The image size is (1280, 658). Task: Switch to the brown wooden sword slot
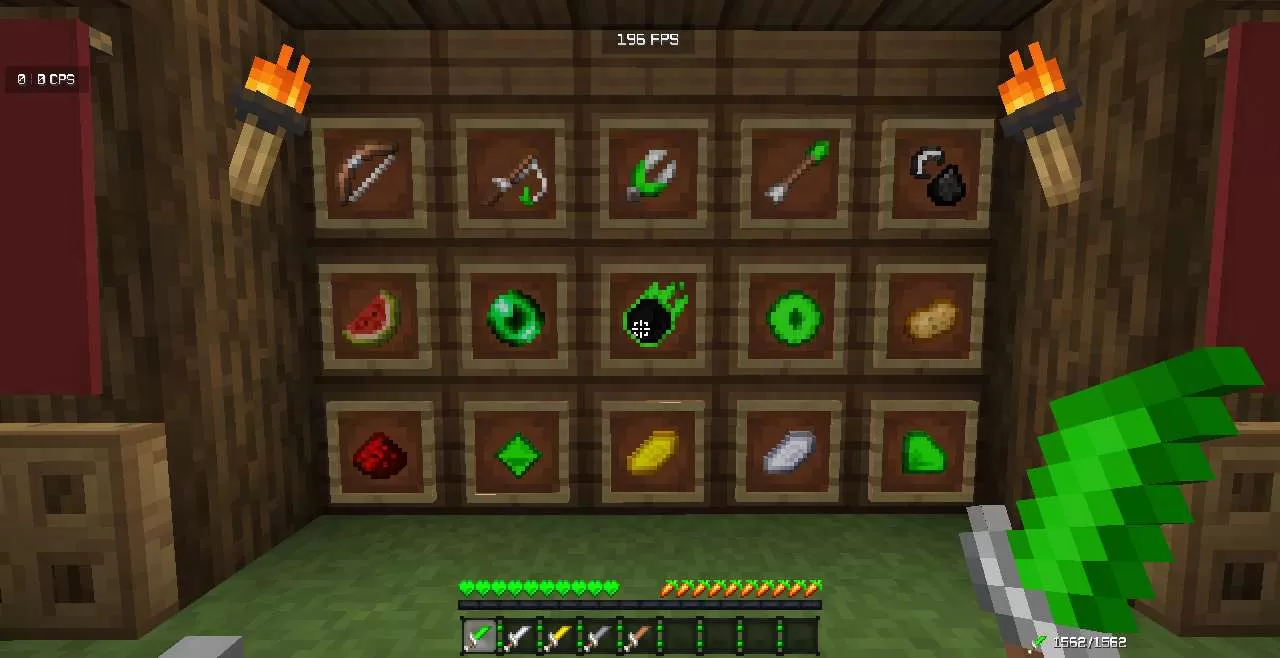tap(638, 636)
